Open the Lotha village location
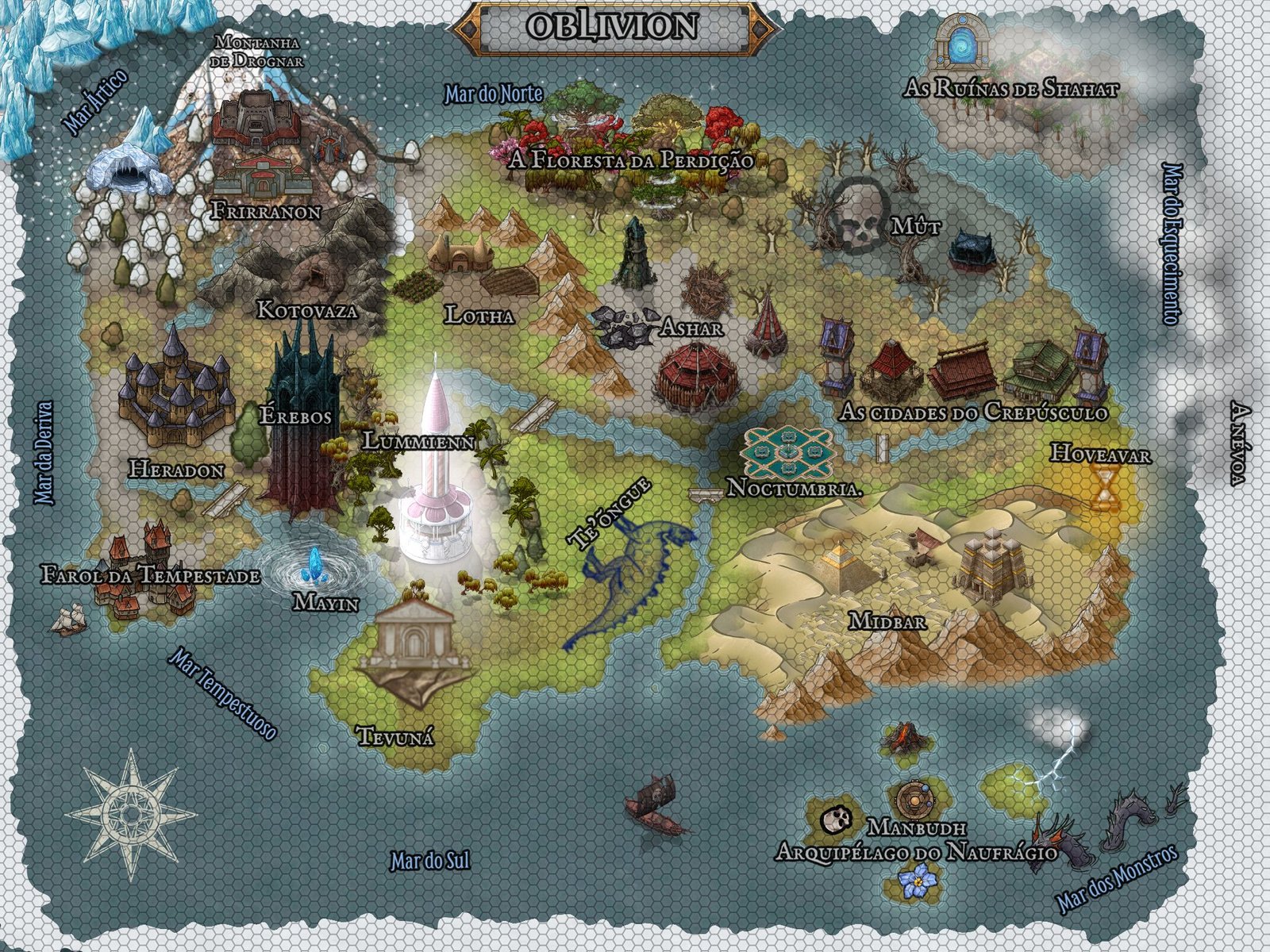The width and height of the screenshot is (1270, 952). [479, 315]
